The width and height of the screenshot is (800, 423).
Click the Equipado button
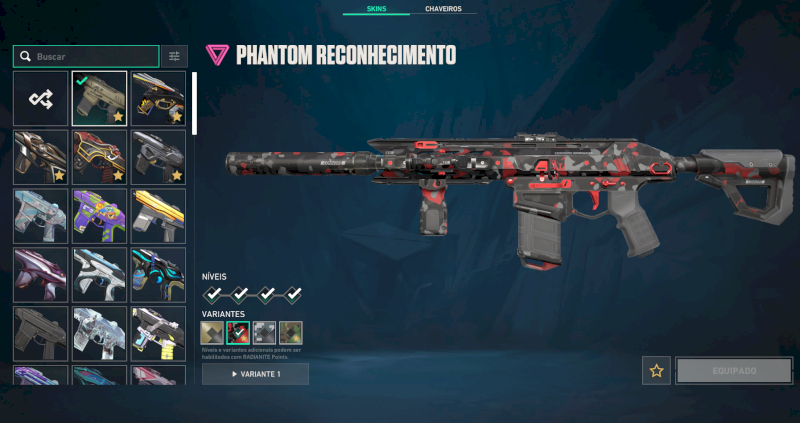(734, 370)
